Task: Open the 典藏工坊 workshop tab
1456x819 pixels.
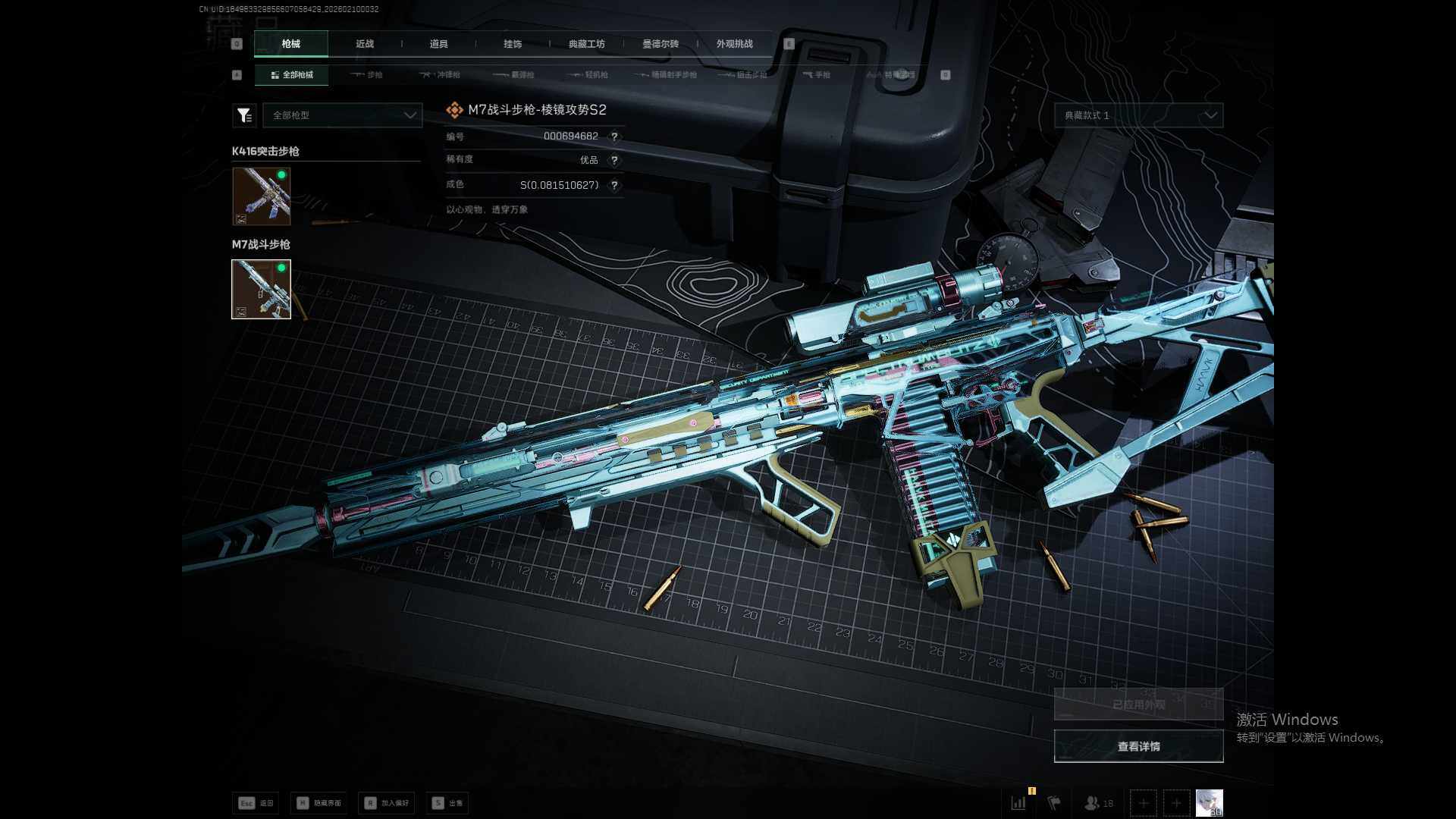Action: click(586, 44)
